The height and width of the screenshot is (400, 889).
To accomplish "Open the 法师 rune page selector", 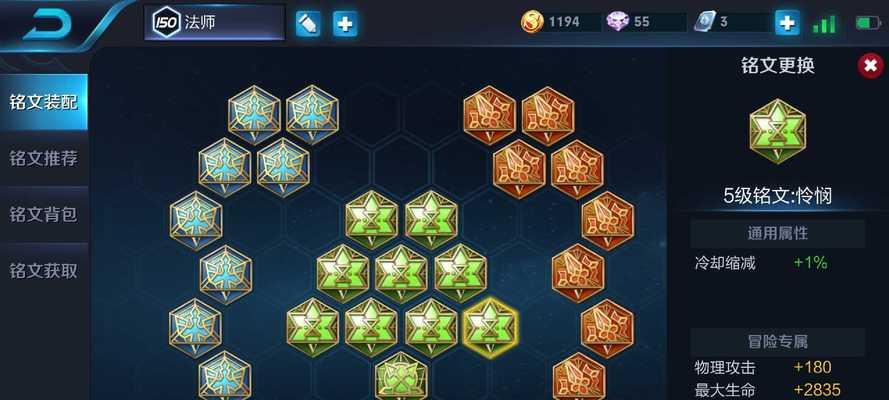I will click(214, 22).
